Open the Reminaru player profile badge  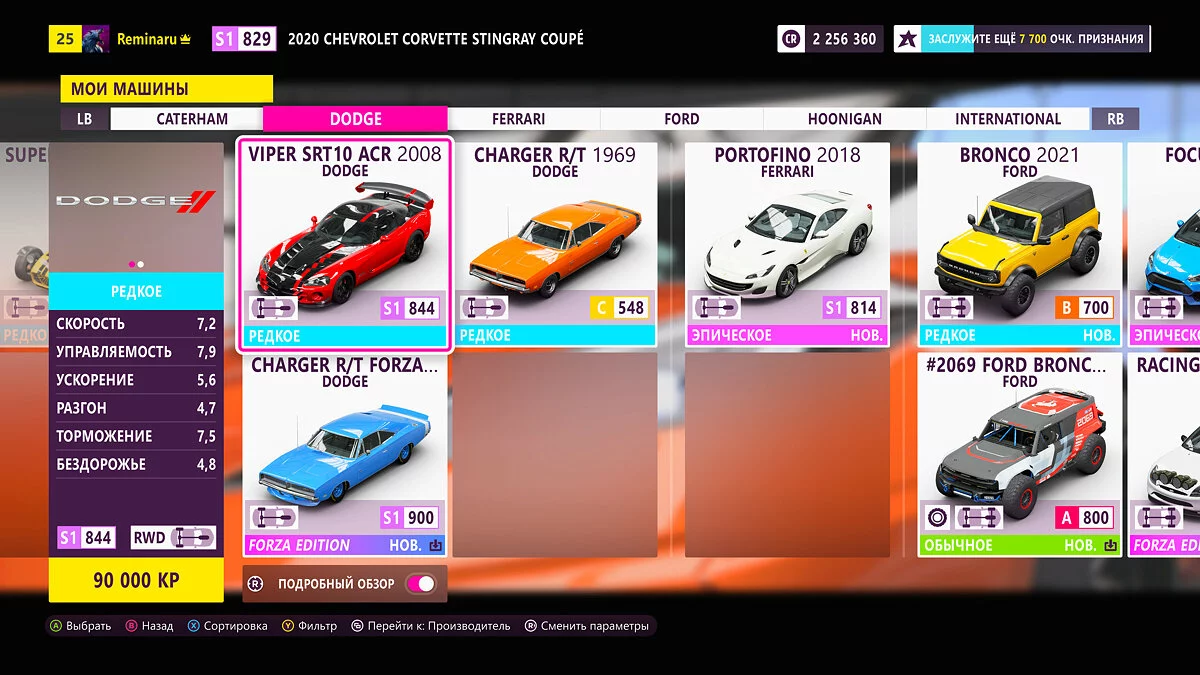[x=142, y=39]
